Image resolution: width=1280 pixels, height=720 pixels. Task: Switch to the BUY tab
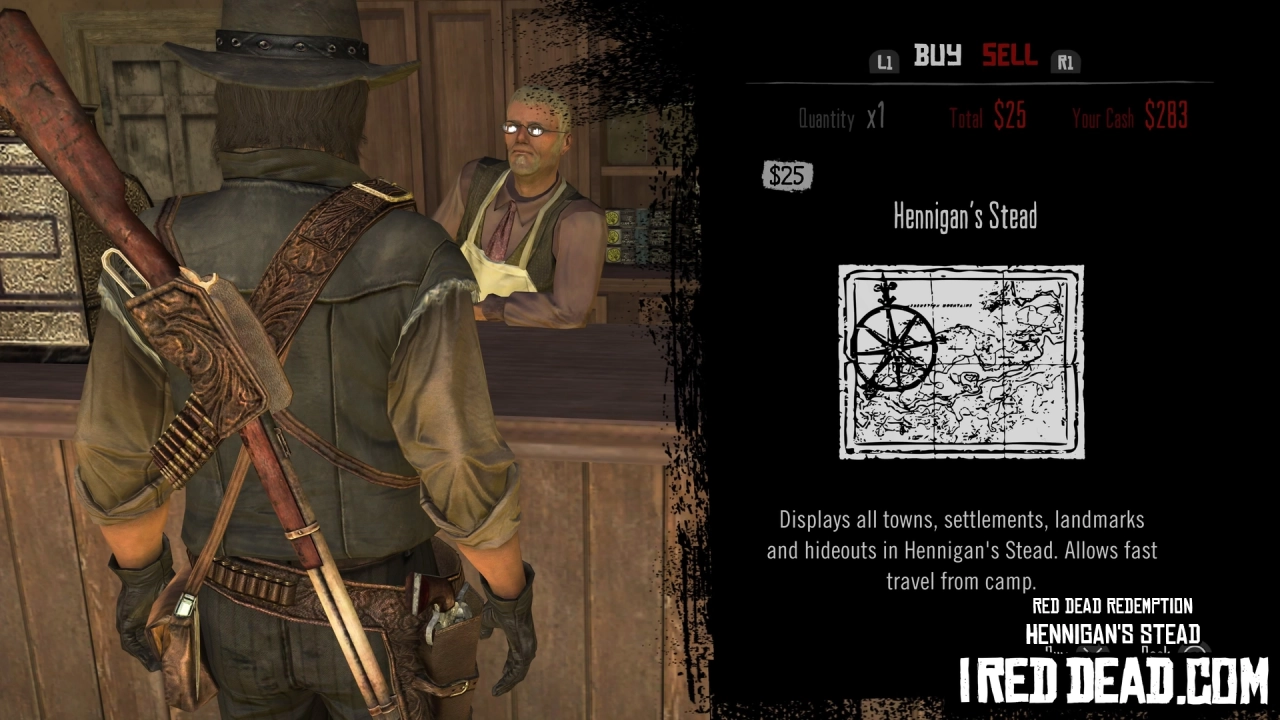(x=936, y=57)
